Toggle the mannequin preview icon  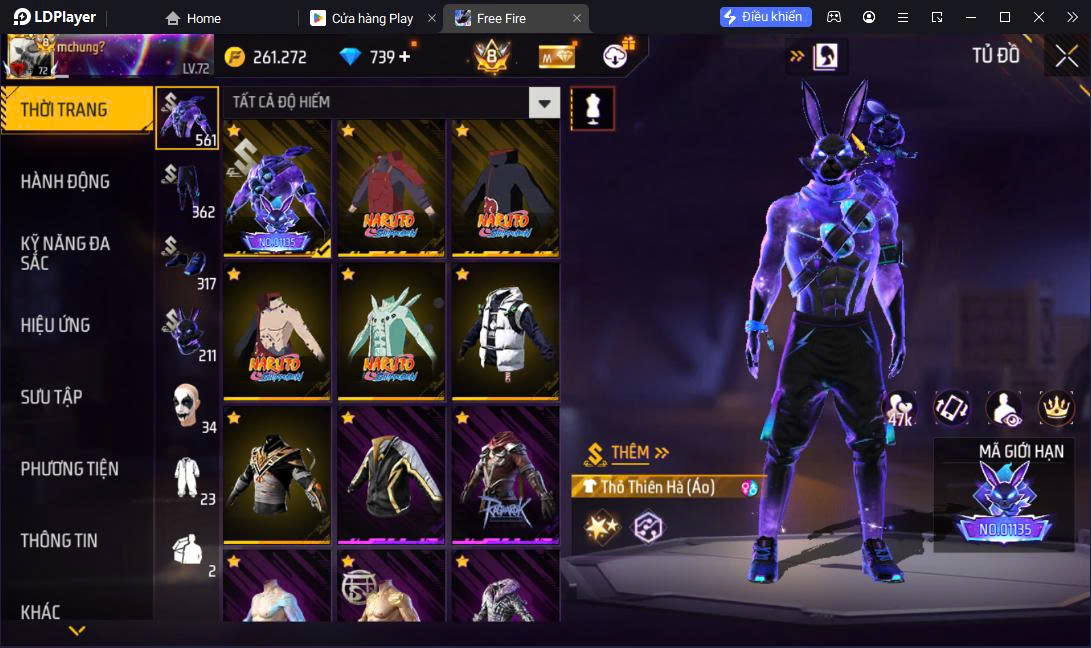click(592, 108)
